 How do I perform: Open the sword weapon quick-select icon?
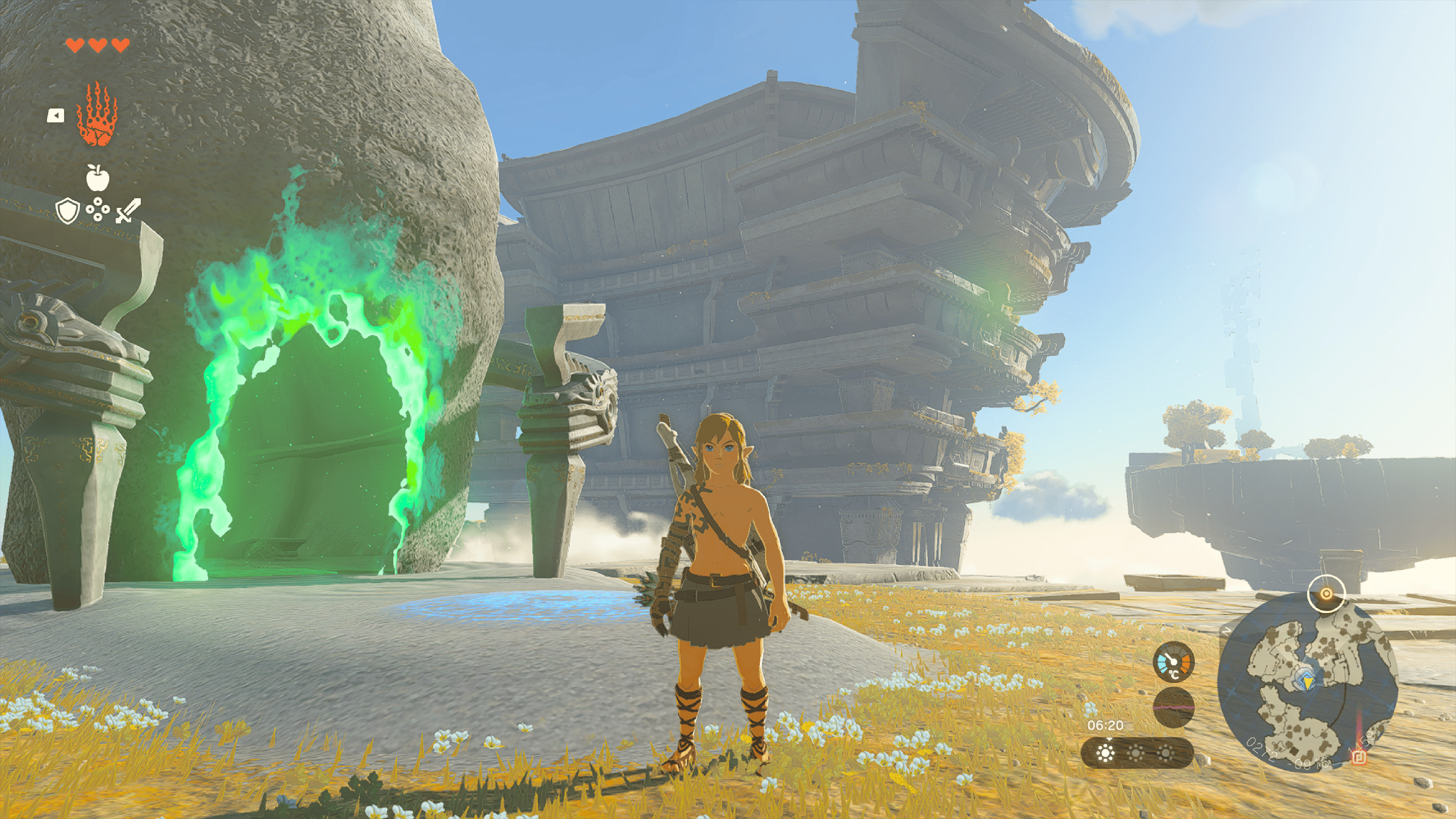[x=128, y=211]
